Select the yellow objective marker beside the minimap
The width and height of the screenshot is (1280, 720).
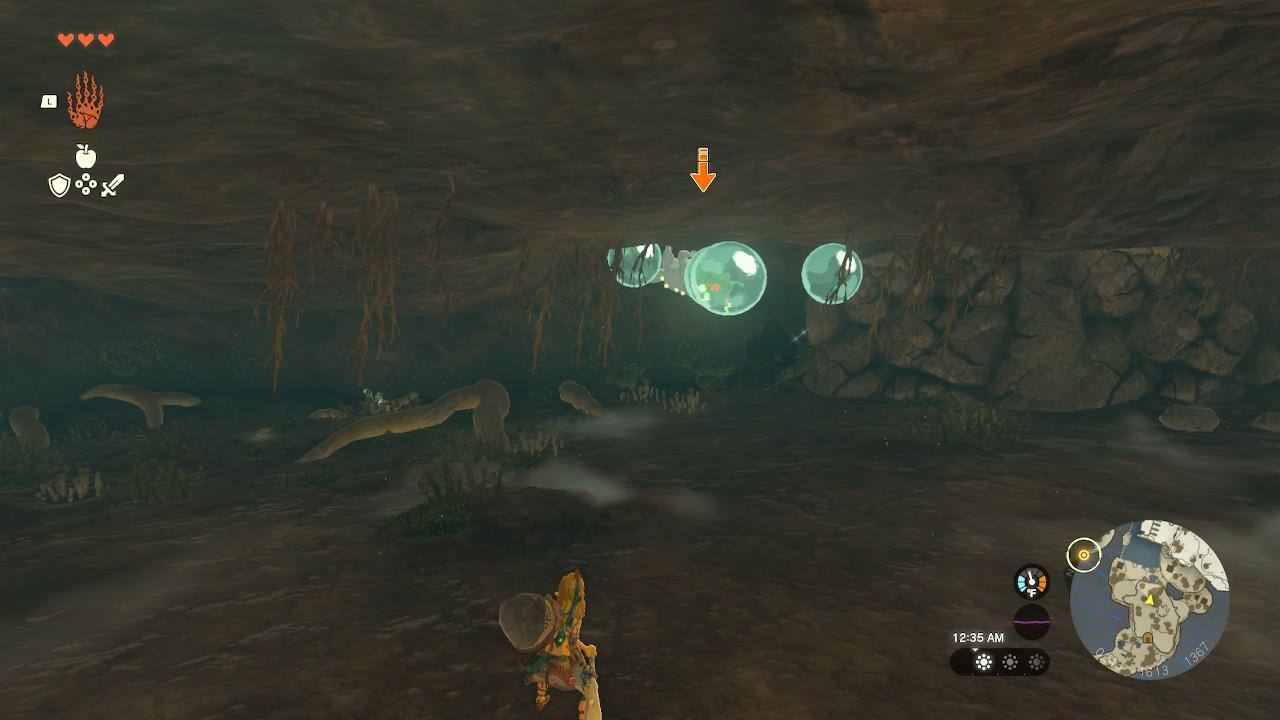click(x=1082, y=554)
